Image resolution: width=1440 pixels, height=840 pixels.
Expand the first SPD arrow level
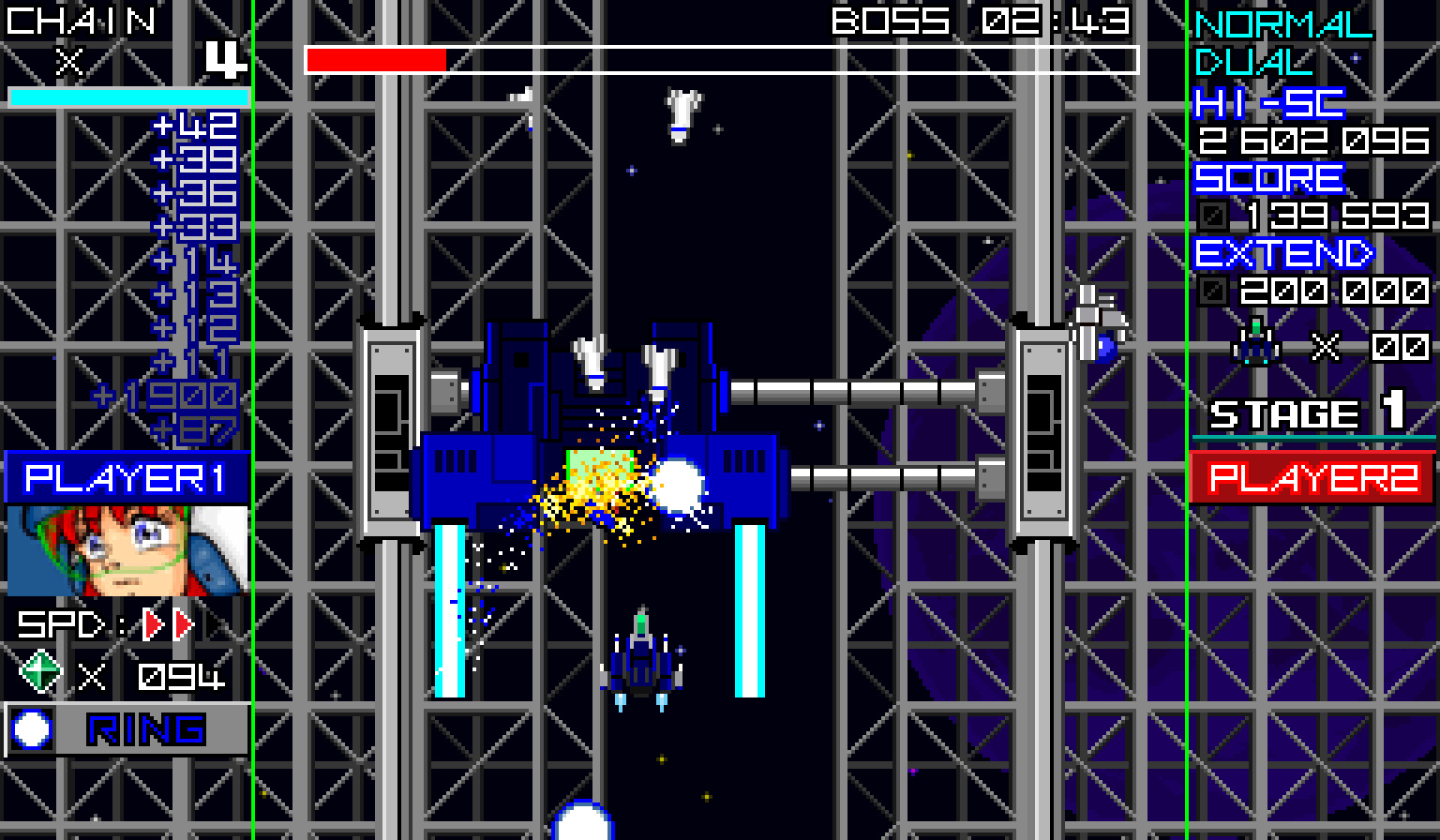(x=152, y=626)
